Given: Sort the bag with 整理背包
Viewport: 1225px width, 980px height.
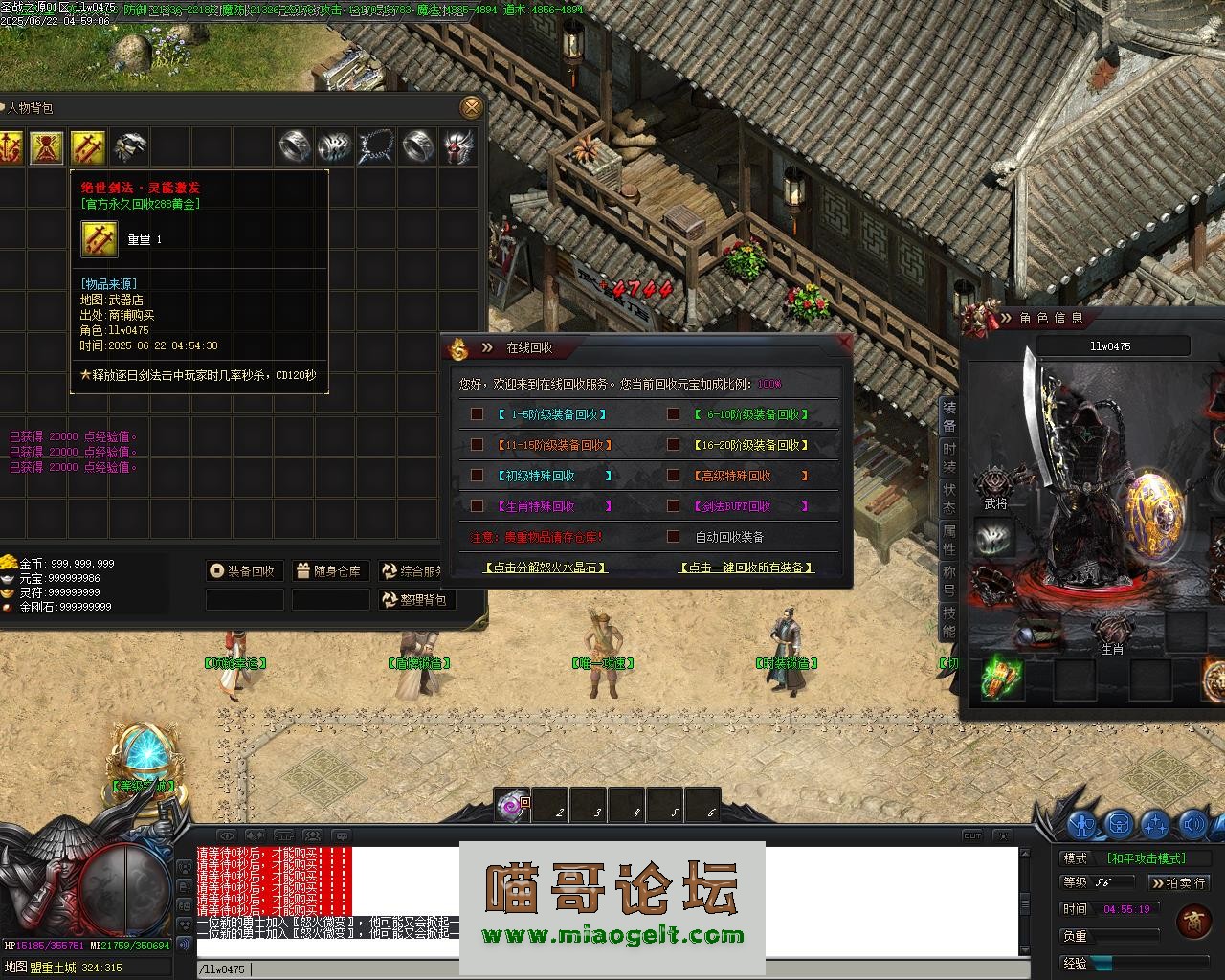Looking at the screenshot, I should coord(415,600).
